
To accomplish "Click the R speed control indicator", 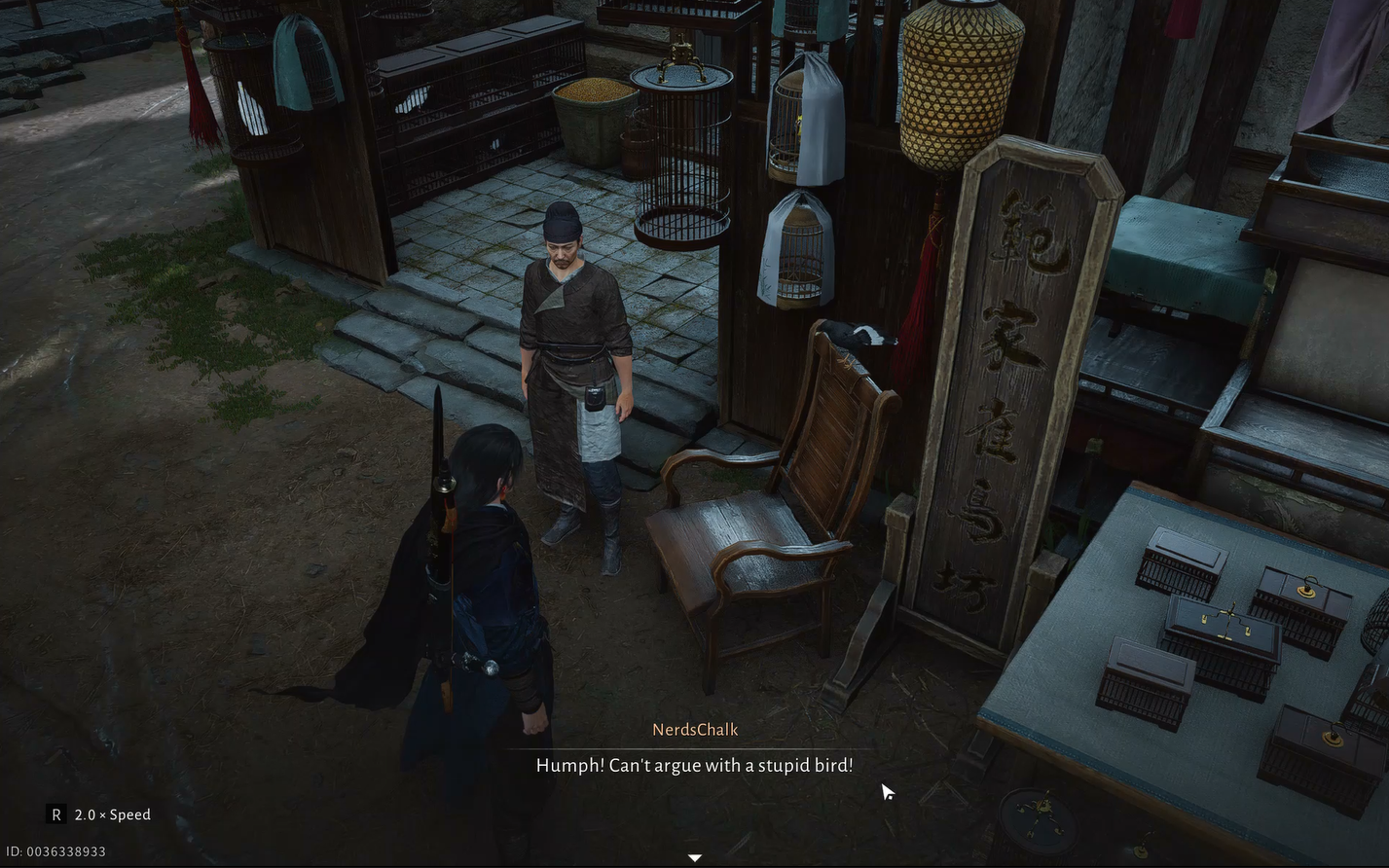I will click(55, 814).
